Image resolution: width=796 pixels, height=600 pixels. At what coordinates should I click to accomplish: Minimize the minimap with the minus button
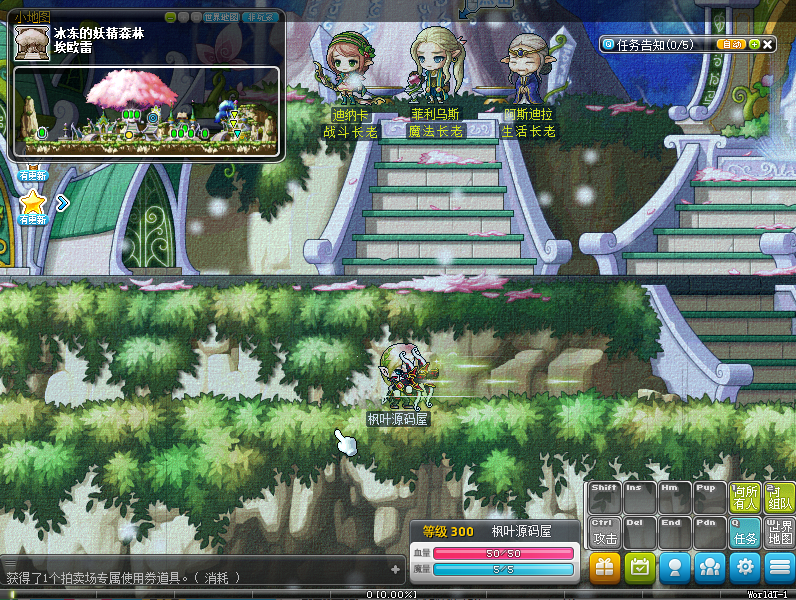(x=171, y=17)
